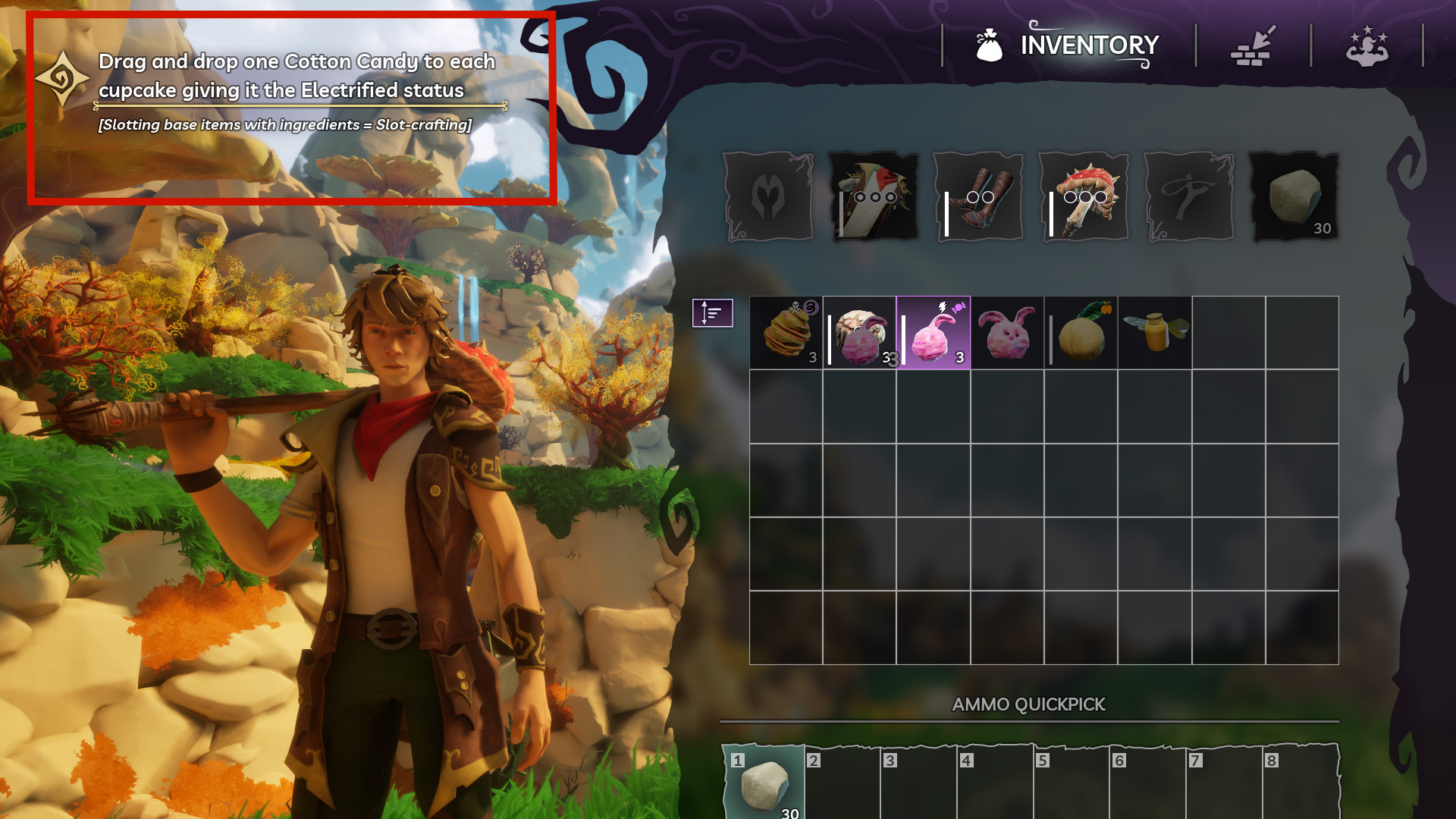This screenshot has width=1456, height=819.
Task: Select the stacked pancake item with skull marker
Action: (x=786, y=333)
